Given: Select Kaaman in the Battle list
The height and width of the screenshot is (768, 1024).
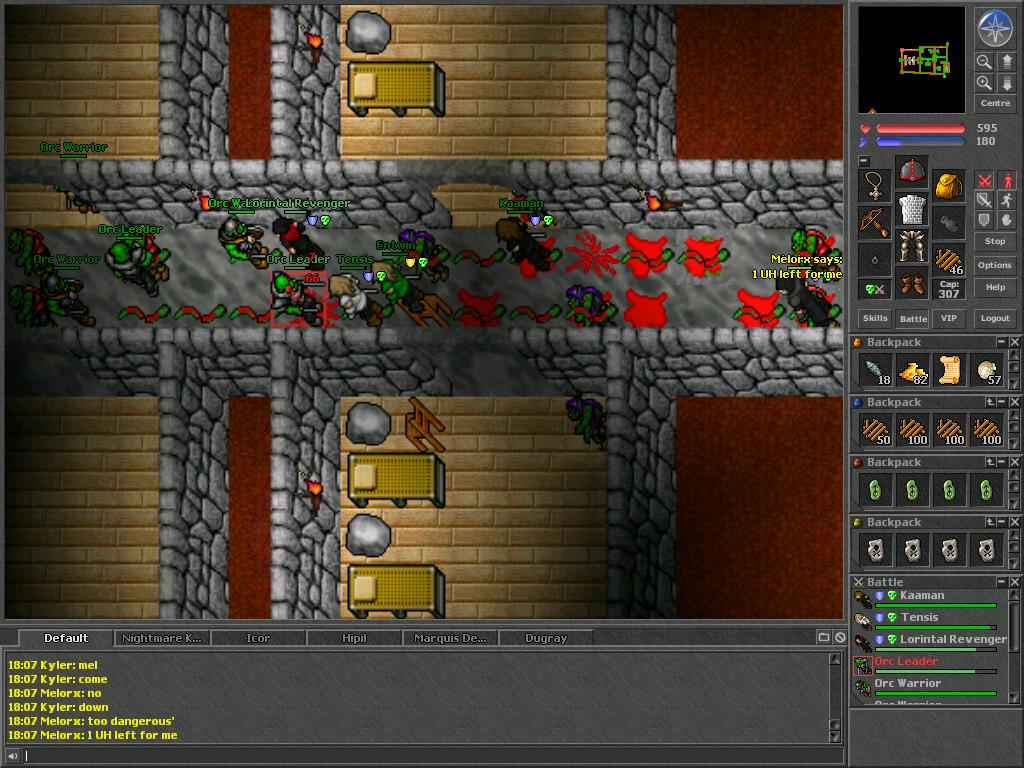Looking at the screenshot, I should tap(920, 597).
